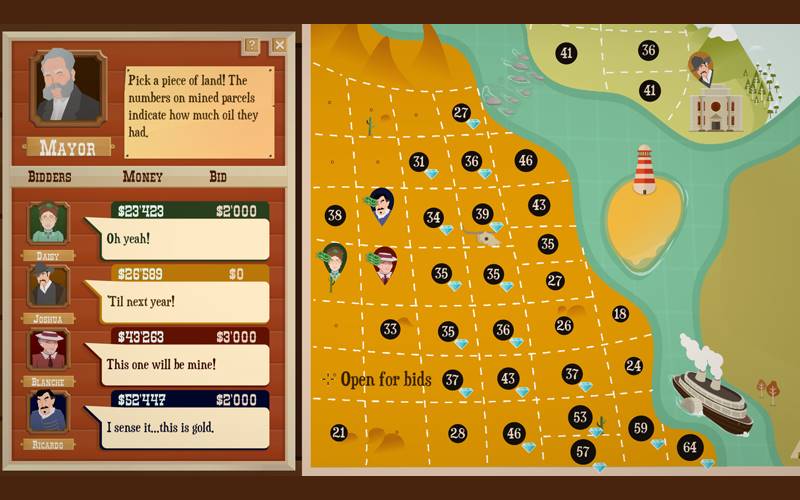Open the question mark help button

[251, 45]
